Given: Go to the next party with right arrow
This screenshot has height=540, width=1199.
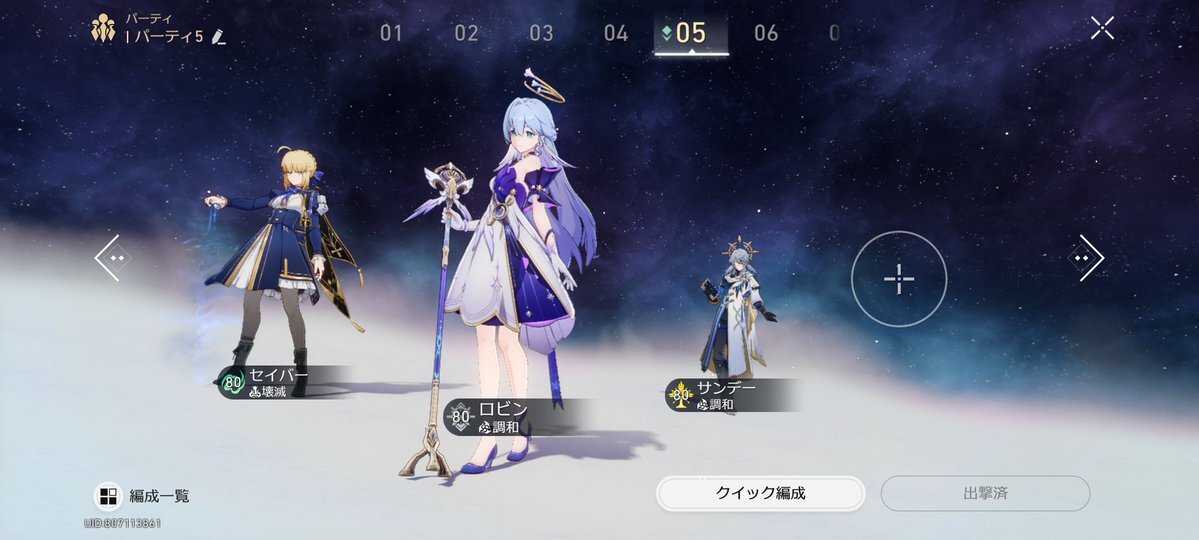Looking at the screenshot, I should (1086, 257).
